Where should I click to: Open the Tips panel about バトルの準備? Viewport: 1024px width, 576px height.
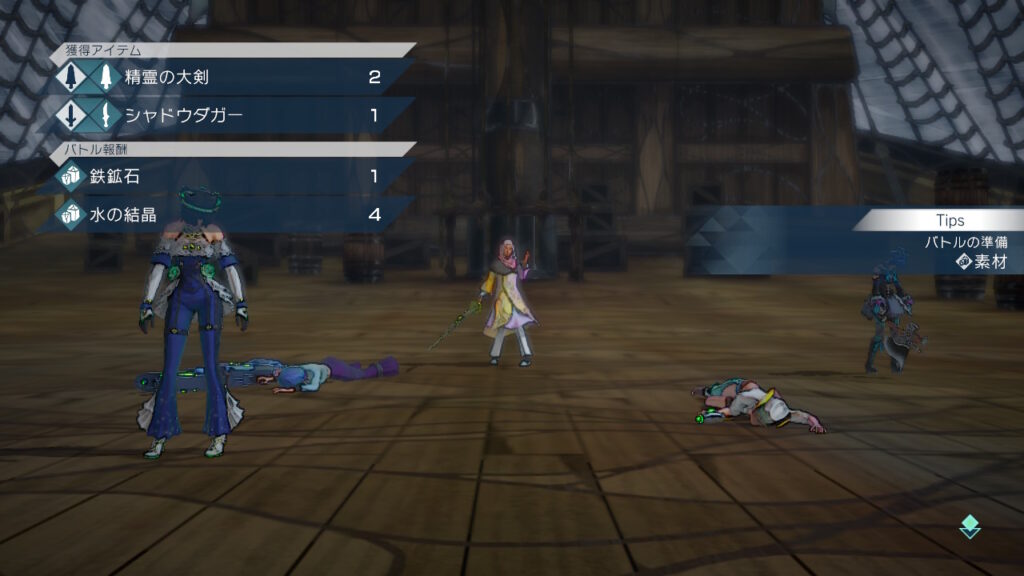click(x=940, y=242)
